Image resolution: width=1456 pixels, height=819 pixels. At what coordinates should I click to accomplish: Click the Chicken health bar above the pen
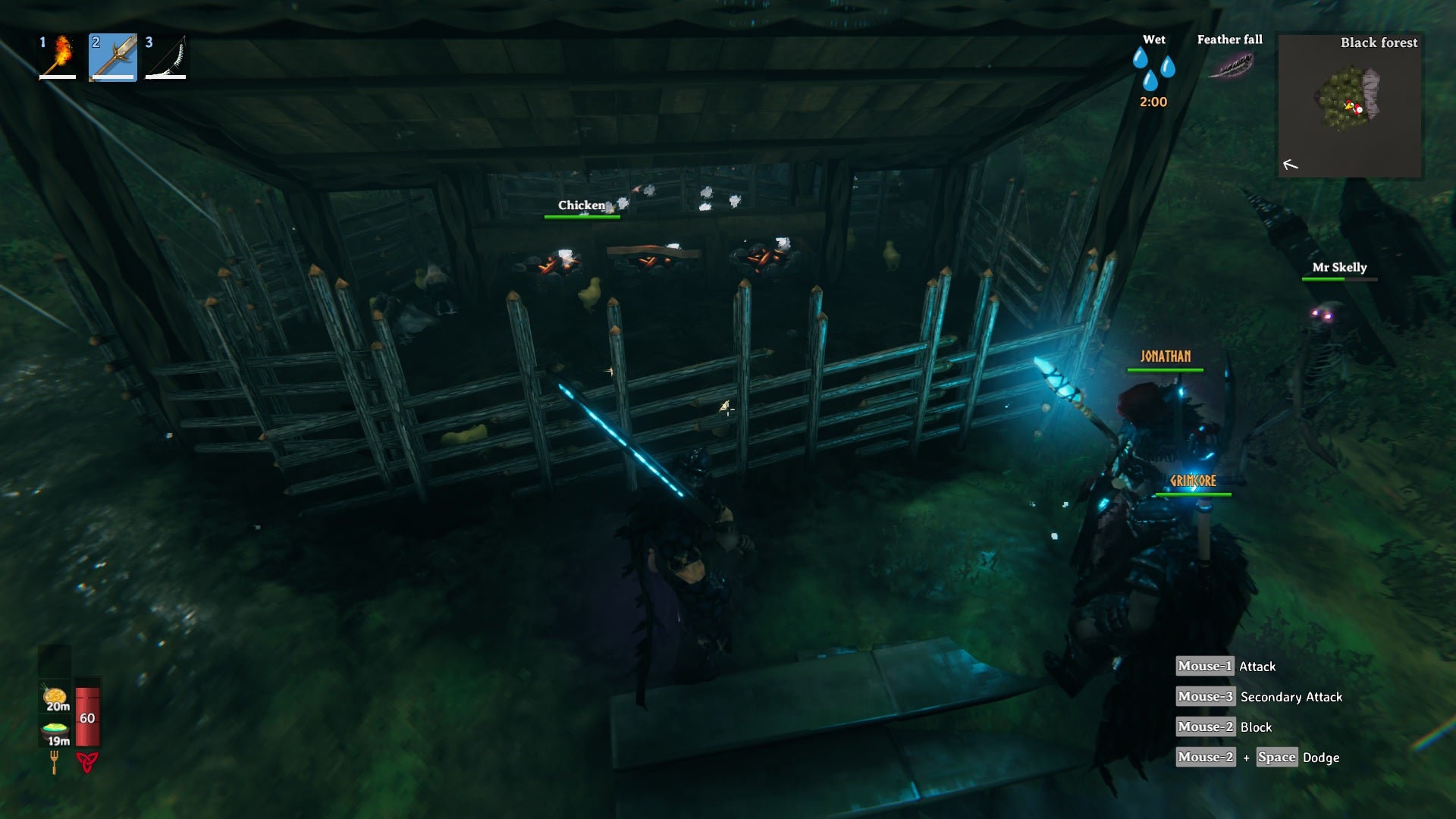pos(582,216)
